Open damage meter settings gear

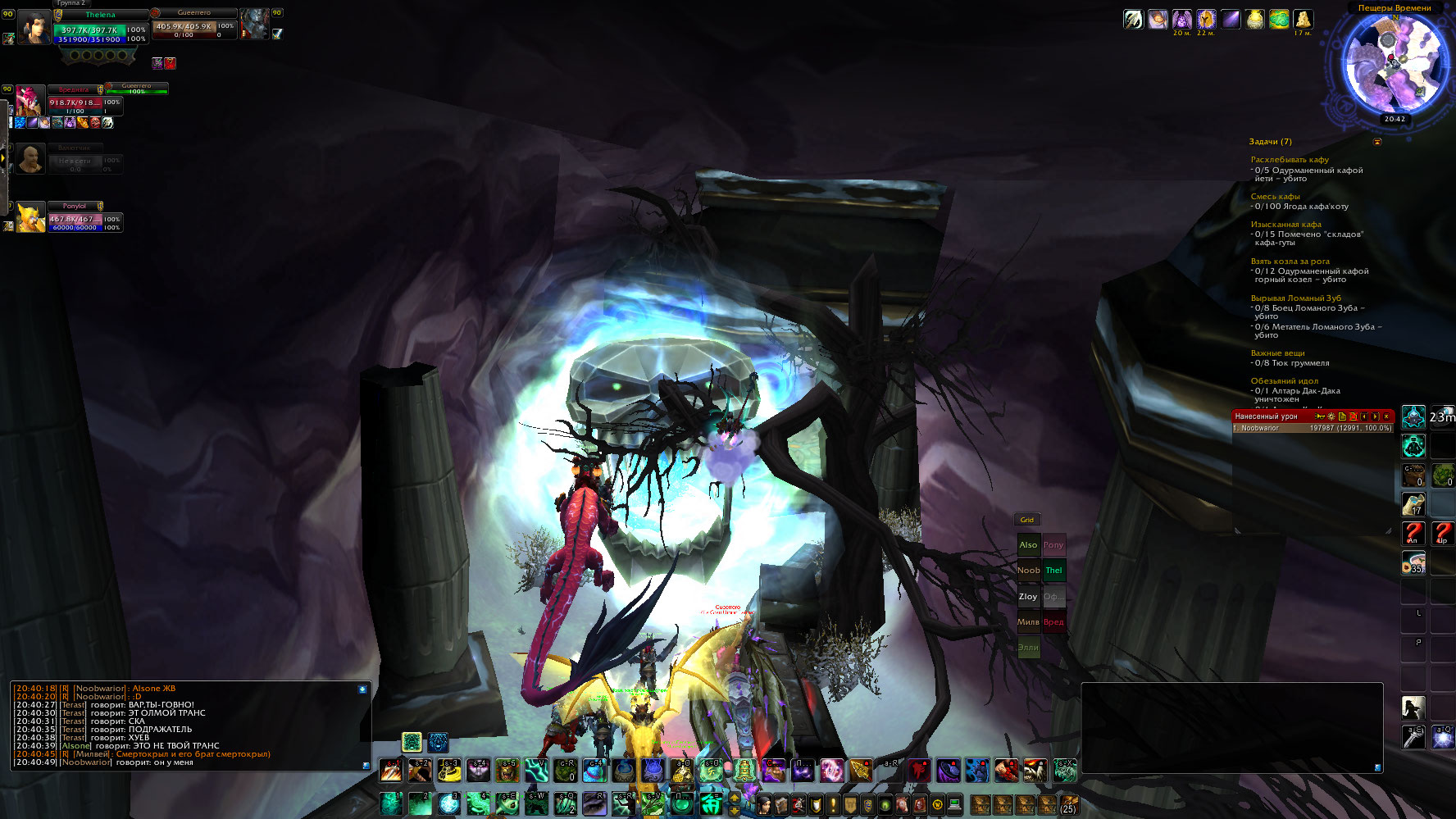tap(1331, 416)
